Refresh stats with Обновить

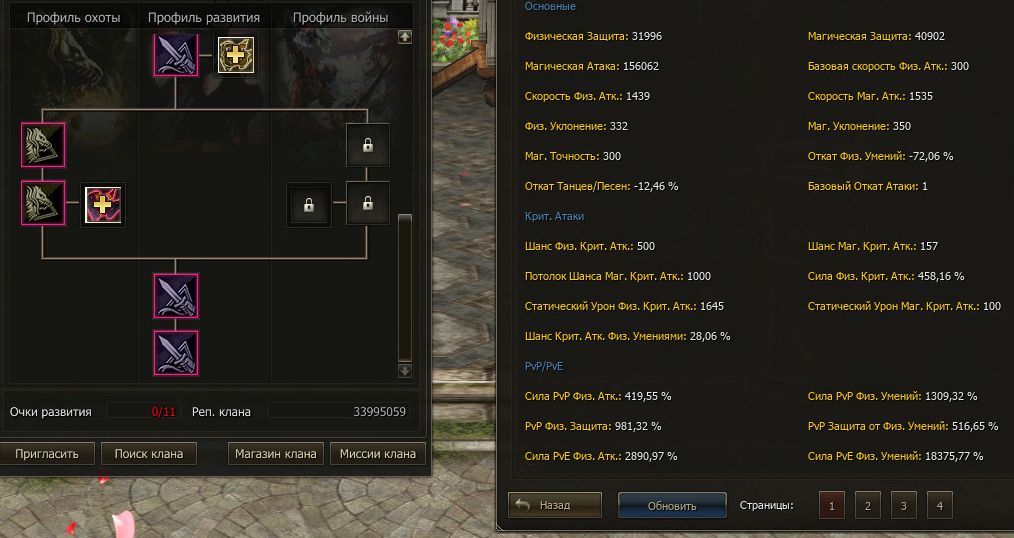(x=672, y=506)
